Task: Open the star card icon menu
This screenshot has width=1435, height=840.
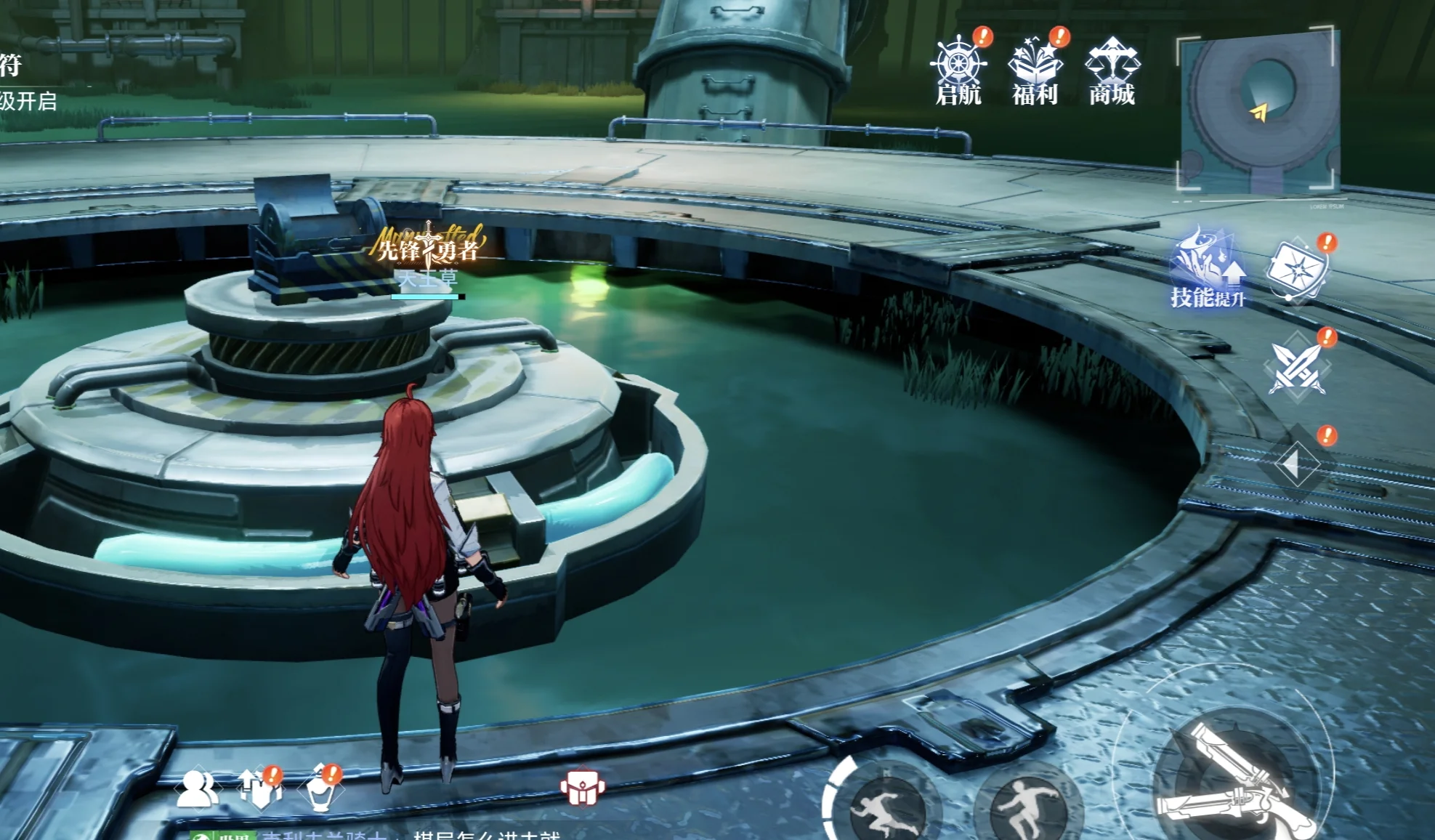Action: [1296, 268]
